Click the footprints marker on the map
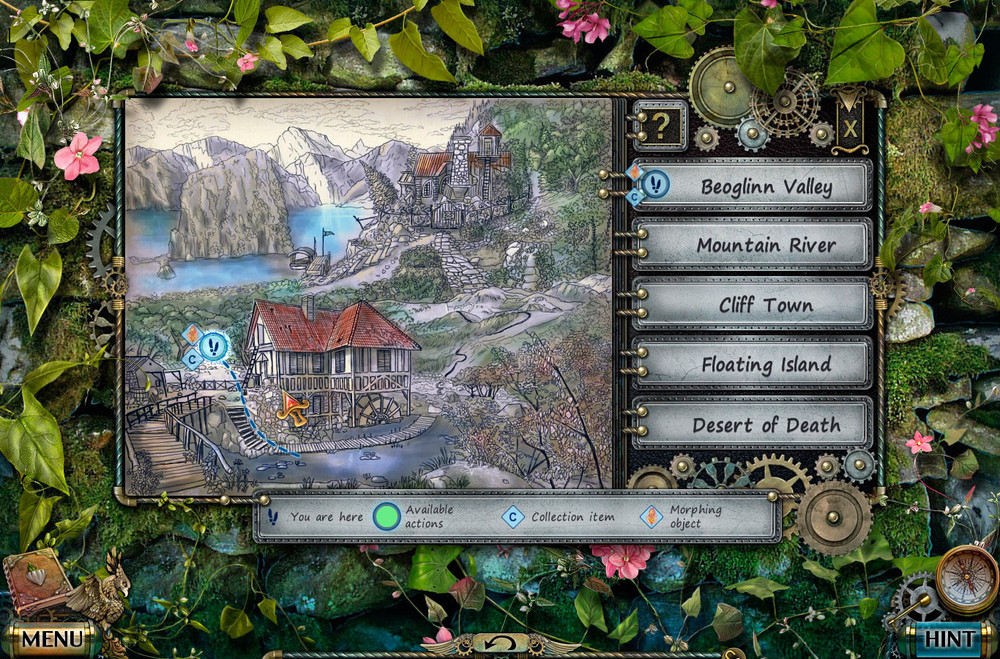Screen dimensions: 1000x659 point(215,347)
